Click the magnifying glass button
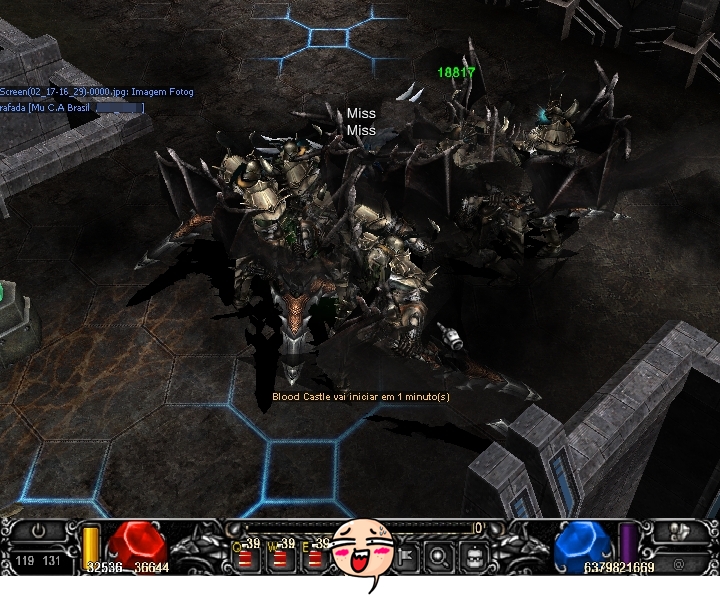The image size is (720, 595). click(x=440, y=558)
